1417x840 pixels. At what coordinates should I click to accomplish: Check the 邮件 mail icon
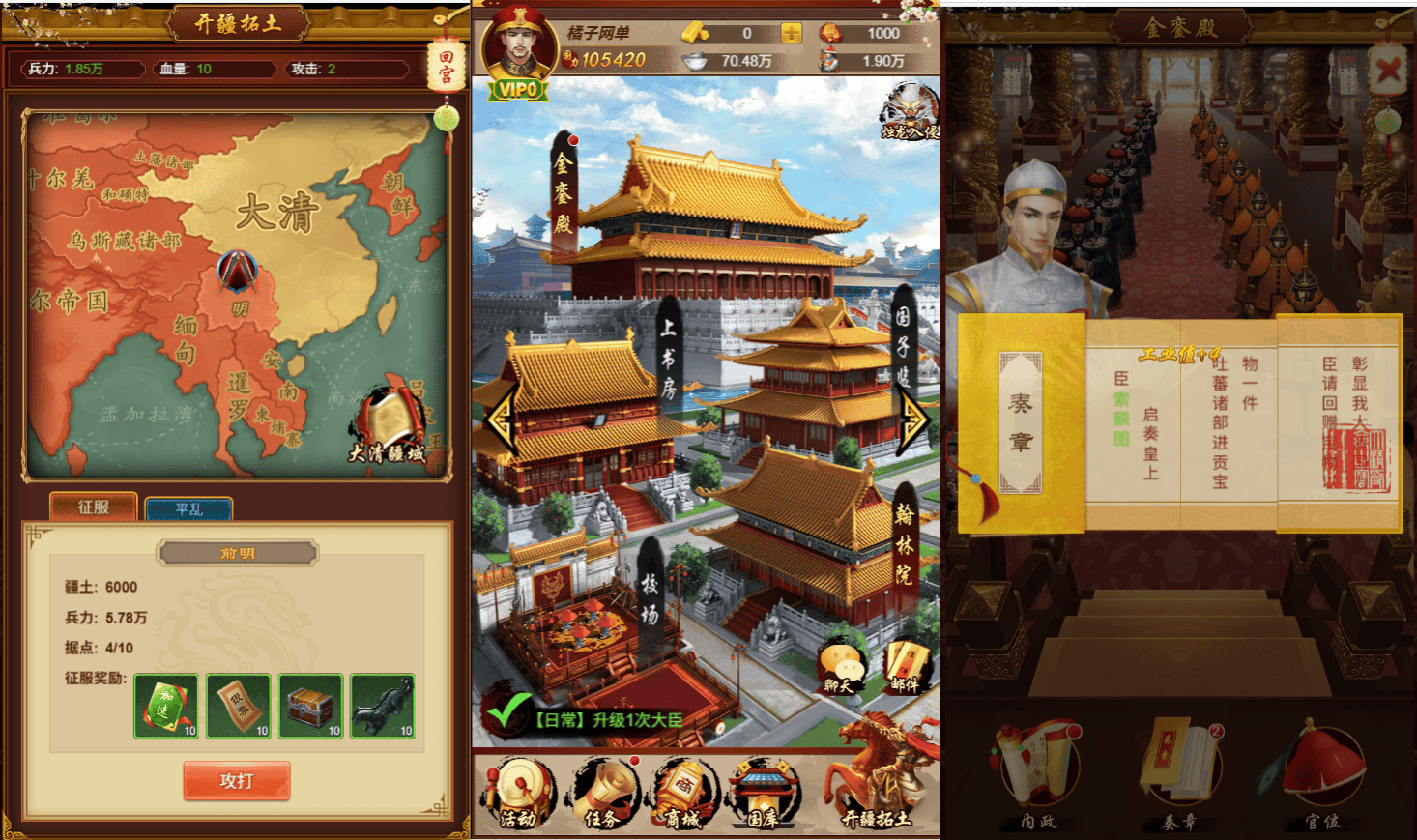pyautogui.click(x=905, y=669)
